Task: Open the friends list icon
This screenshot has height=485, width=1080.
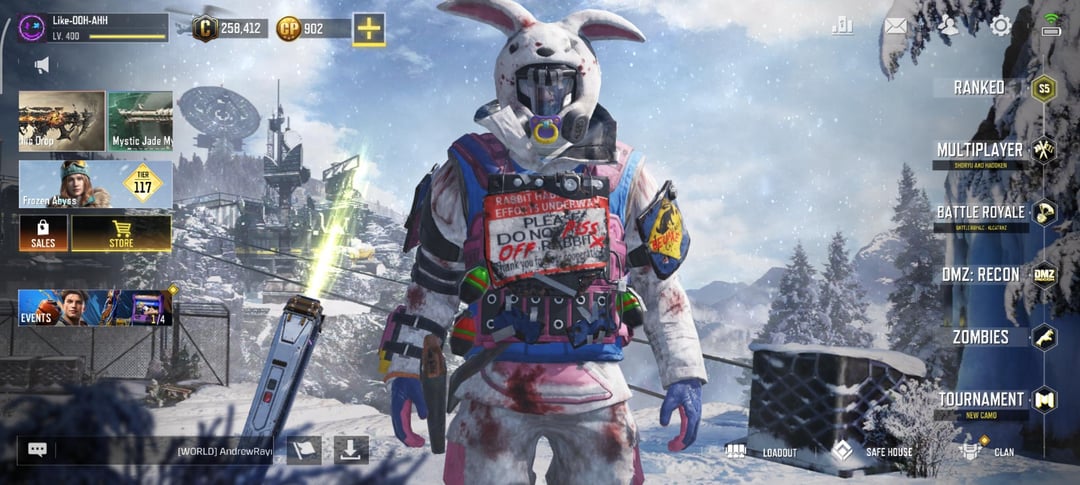Action: (x=947, y=26)
